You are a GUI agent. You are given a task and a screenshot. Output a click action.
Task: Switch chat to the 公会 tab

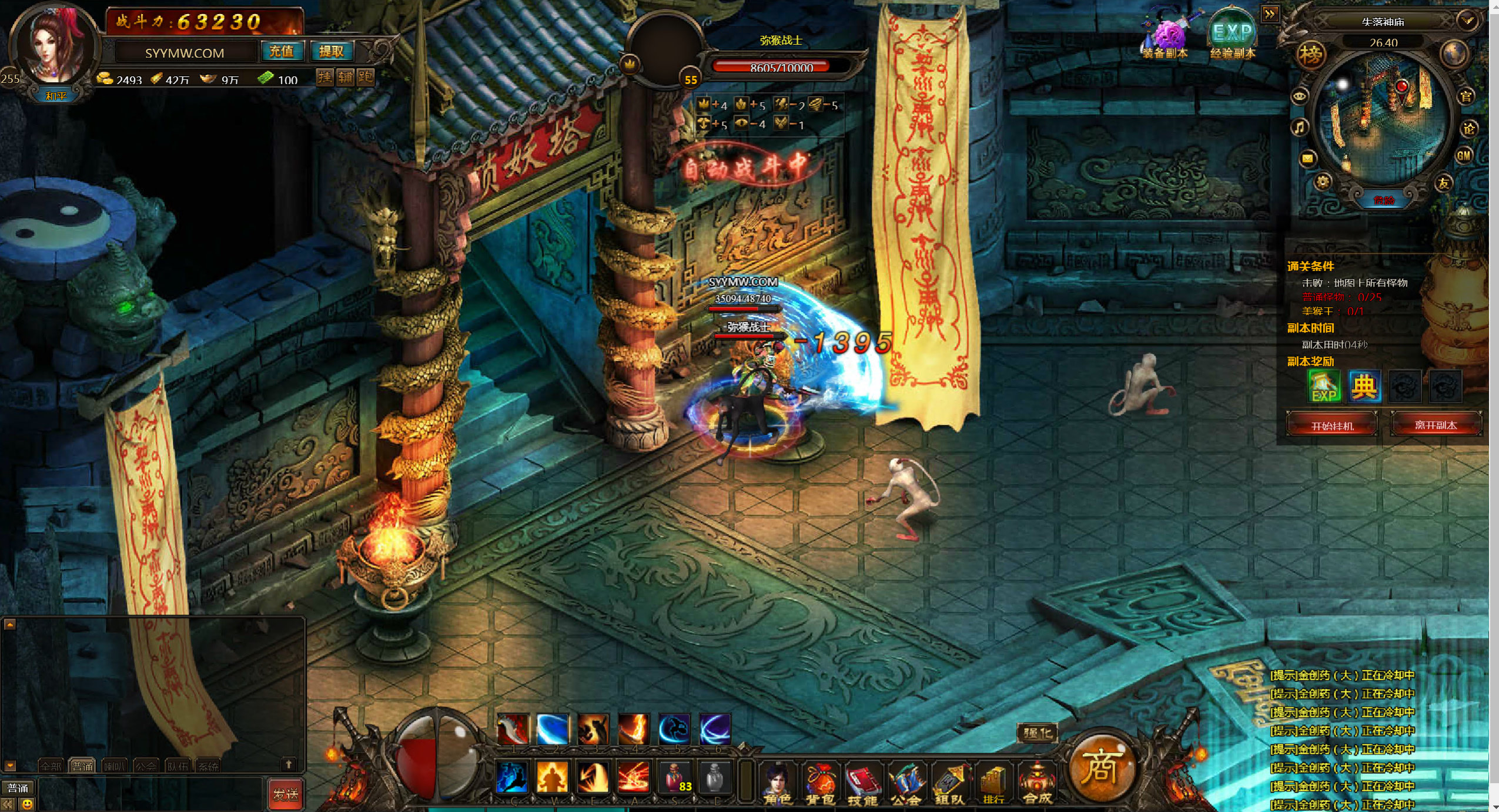[145, 766]
